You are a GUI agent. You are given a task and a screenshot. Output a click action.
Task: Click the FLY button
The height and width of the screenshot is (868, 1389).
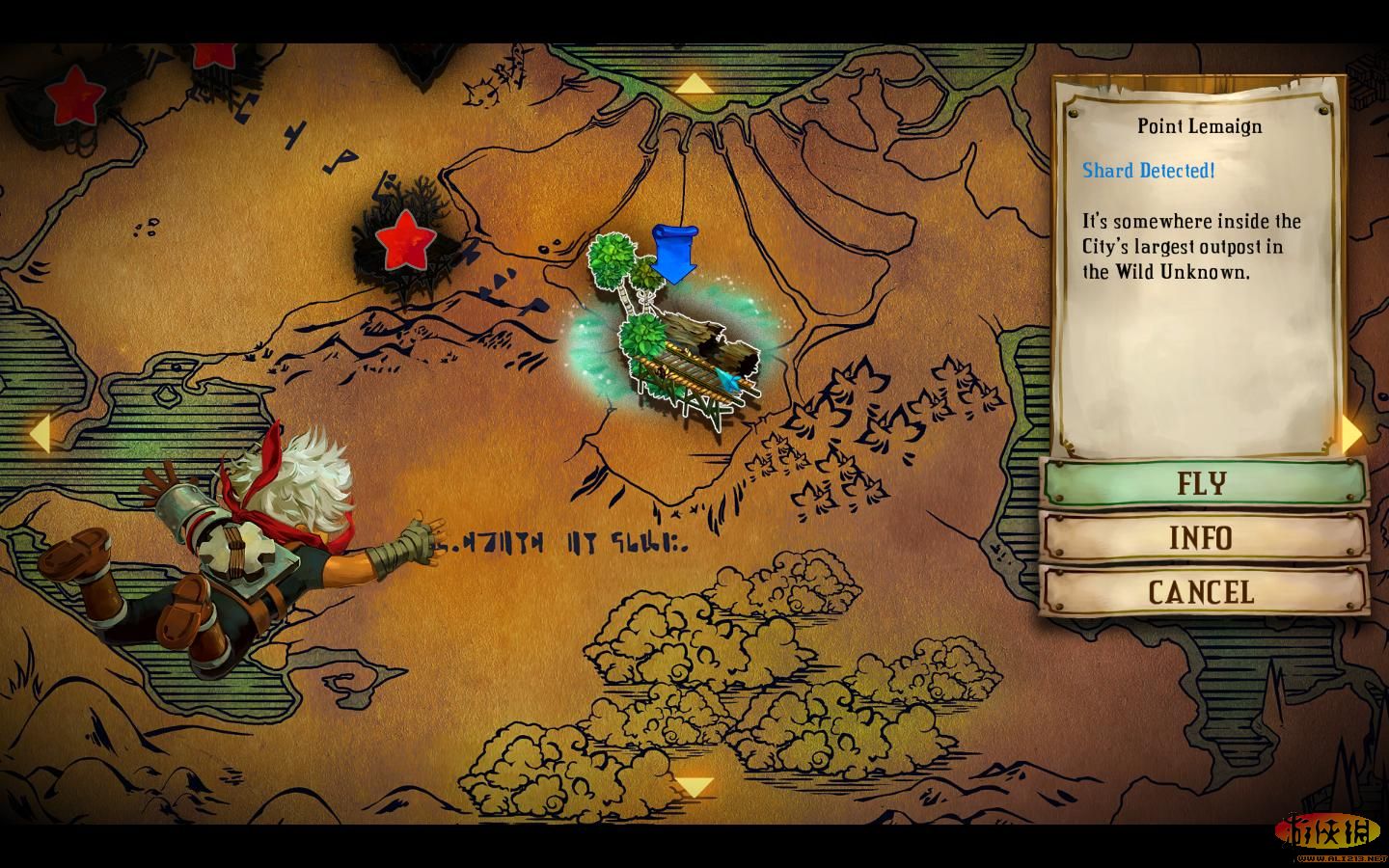click(x=1203, y=482)
